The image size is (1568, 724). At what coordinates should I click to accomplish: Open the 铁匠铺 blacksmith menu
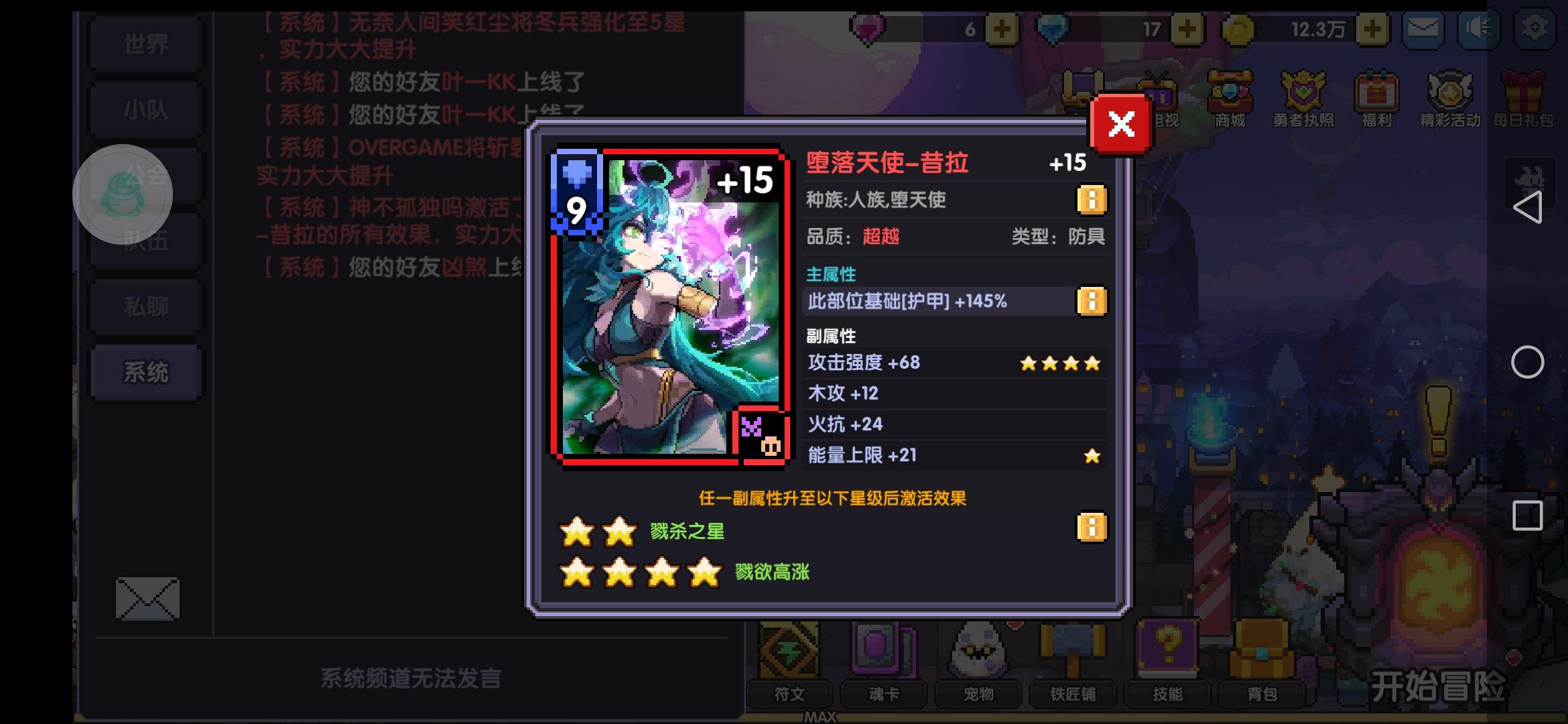tap(1073, 695)
